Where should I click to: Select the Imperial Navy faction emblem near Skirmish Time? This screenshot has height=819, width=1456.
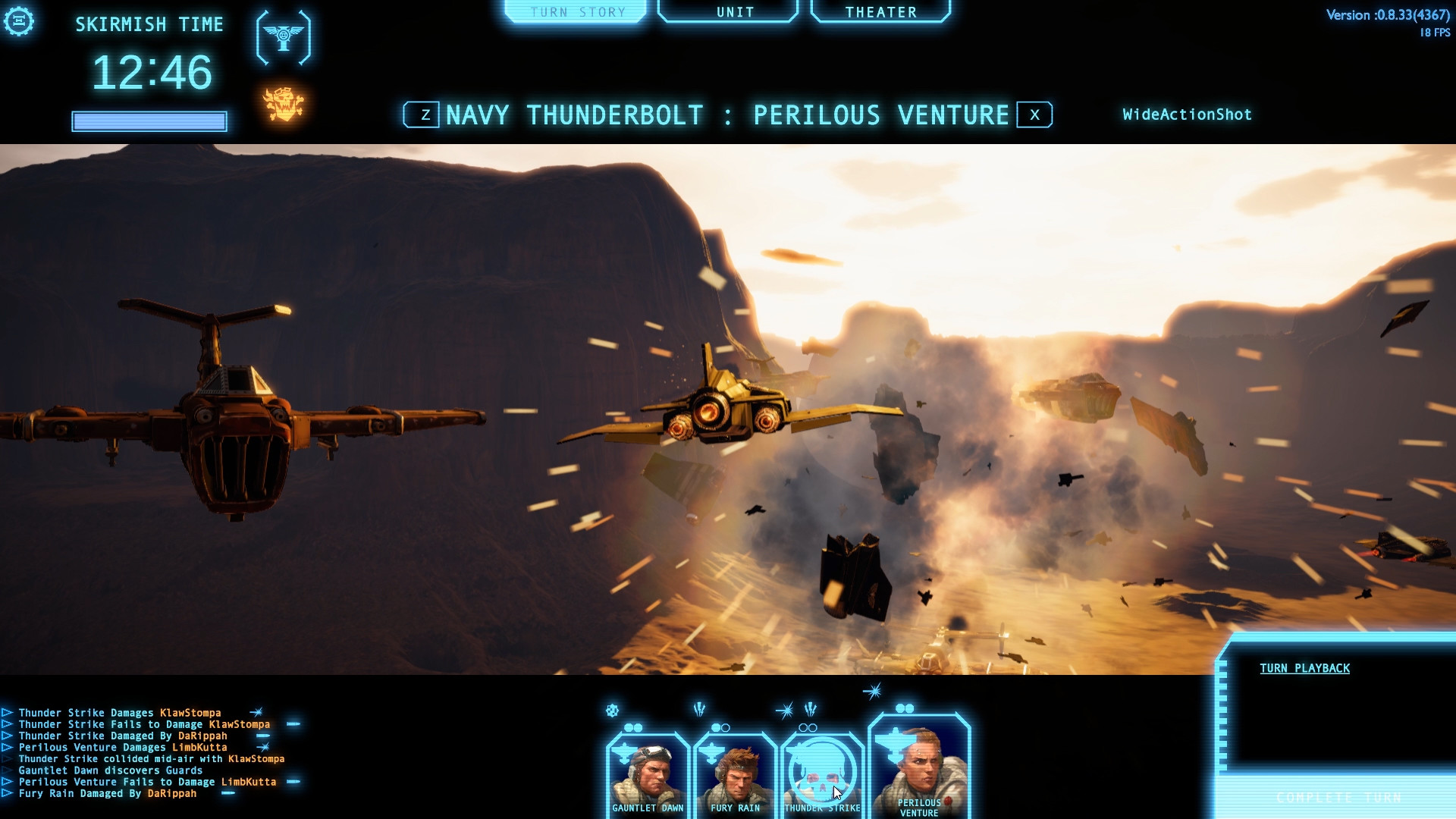coord(284,38)
